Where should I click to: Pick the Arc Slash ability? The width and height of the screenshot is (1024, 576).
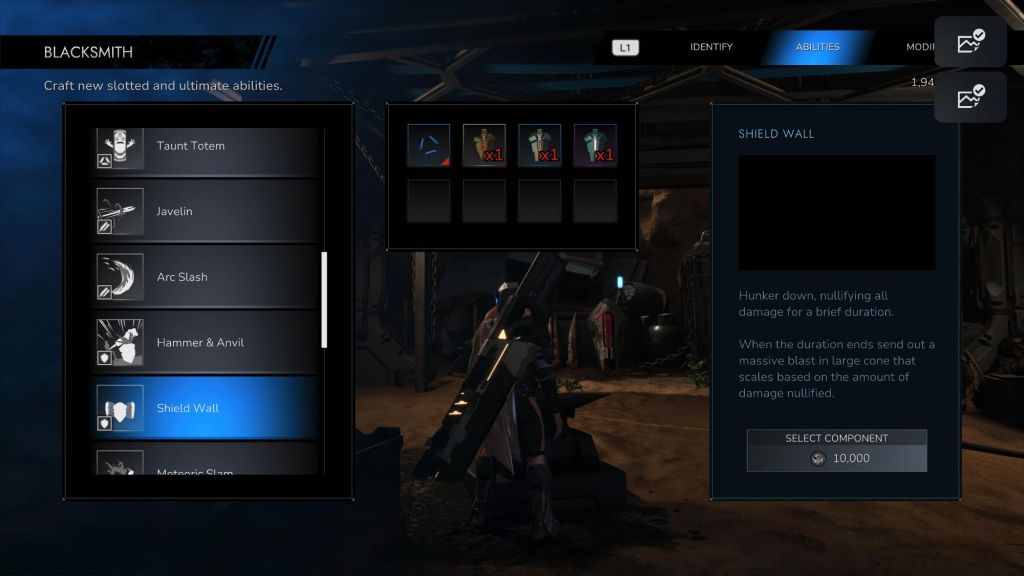pyautogui.click(x=205, y=277)
